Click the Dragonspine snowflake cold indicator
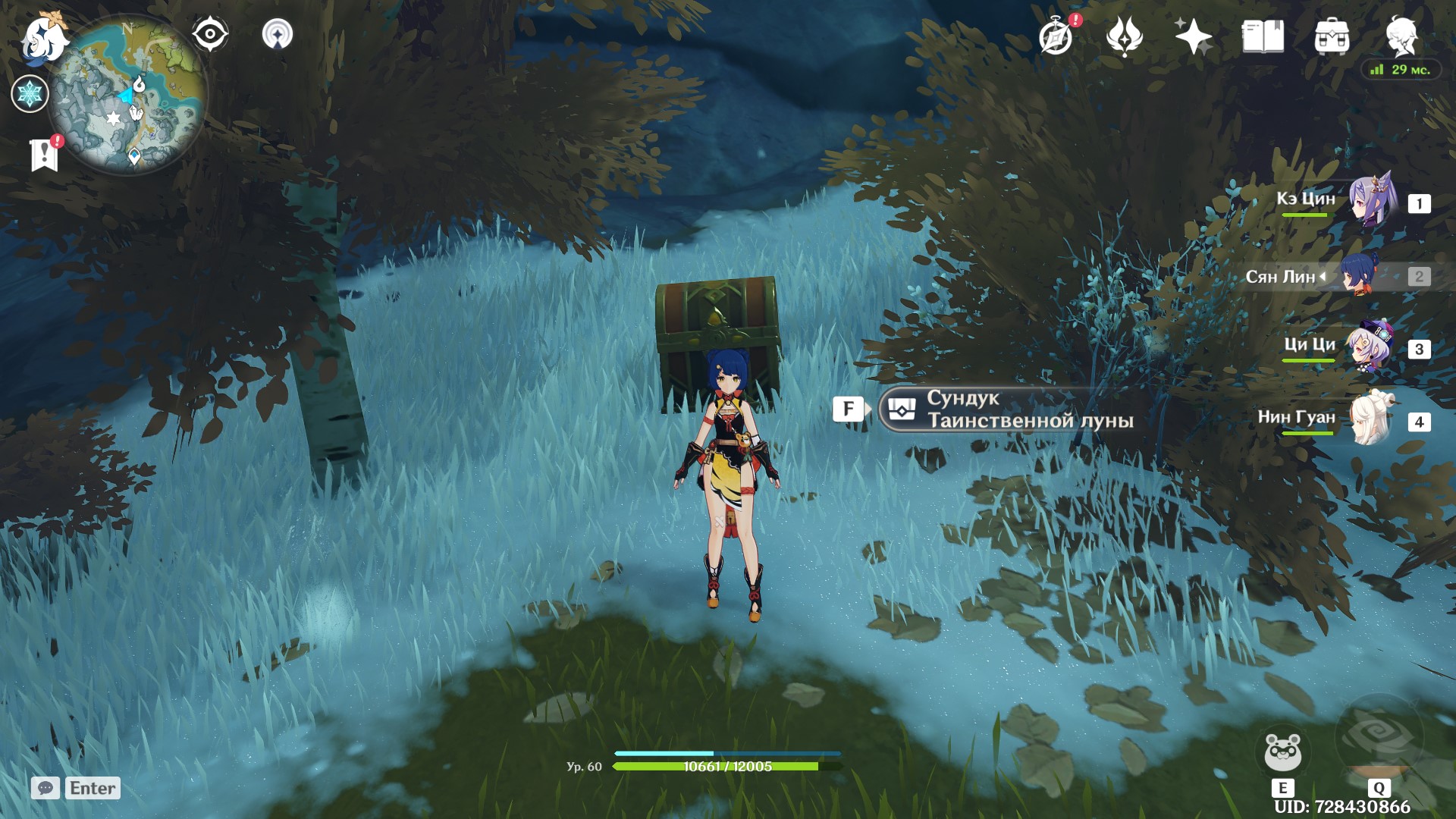The width and height of the screenshot is (1456, 819). 29,94
